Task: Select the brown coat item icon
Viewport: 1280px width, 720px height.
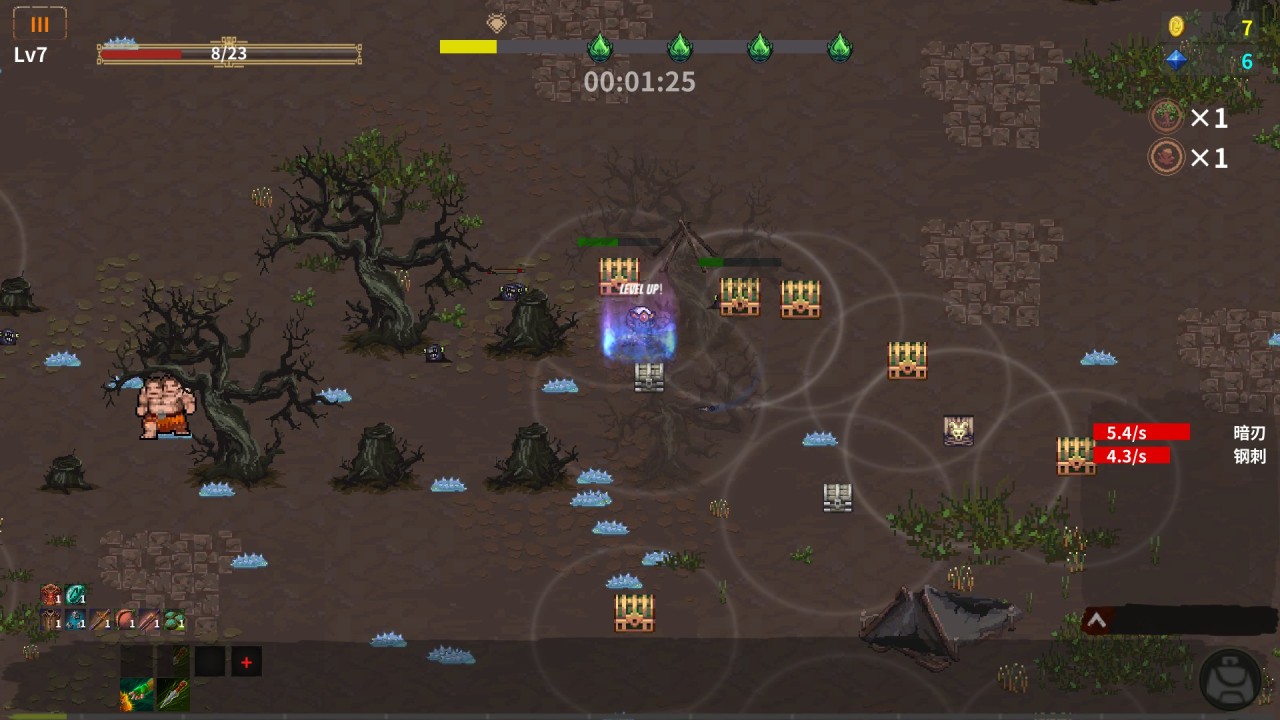Action: click(x=50, y=621)
